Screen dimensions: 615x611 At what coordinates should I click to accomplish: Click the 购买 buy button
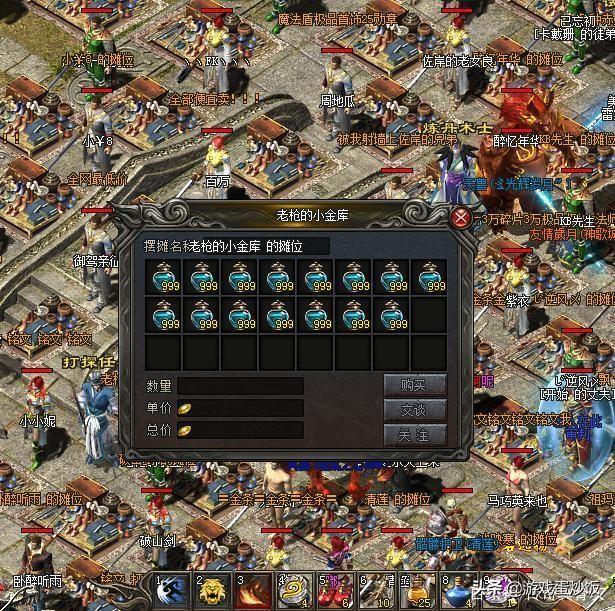tap(414, 385)
